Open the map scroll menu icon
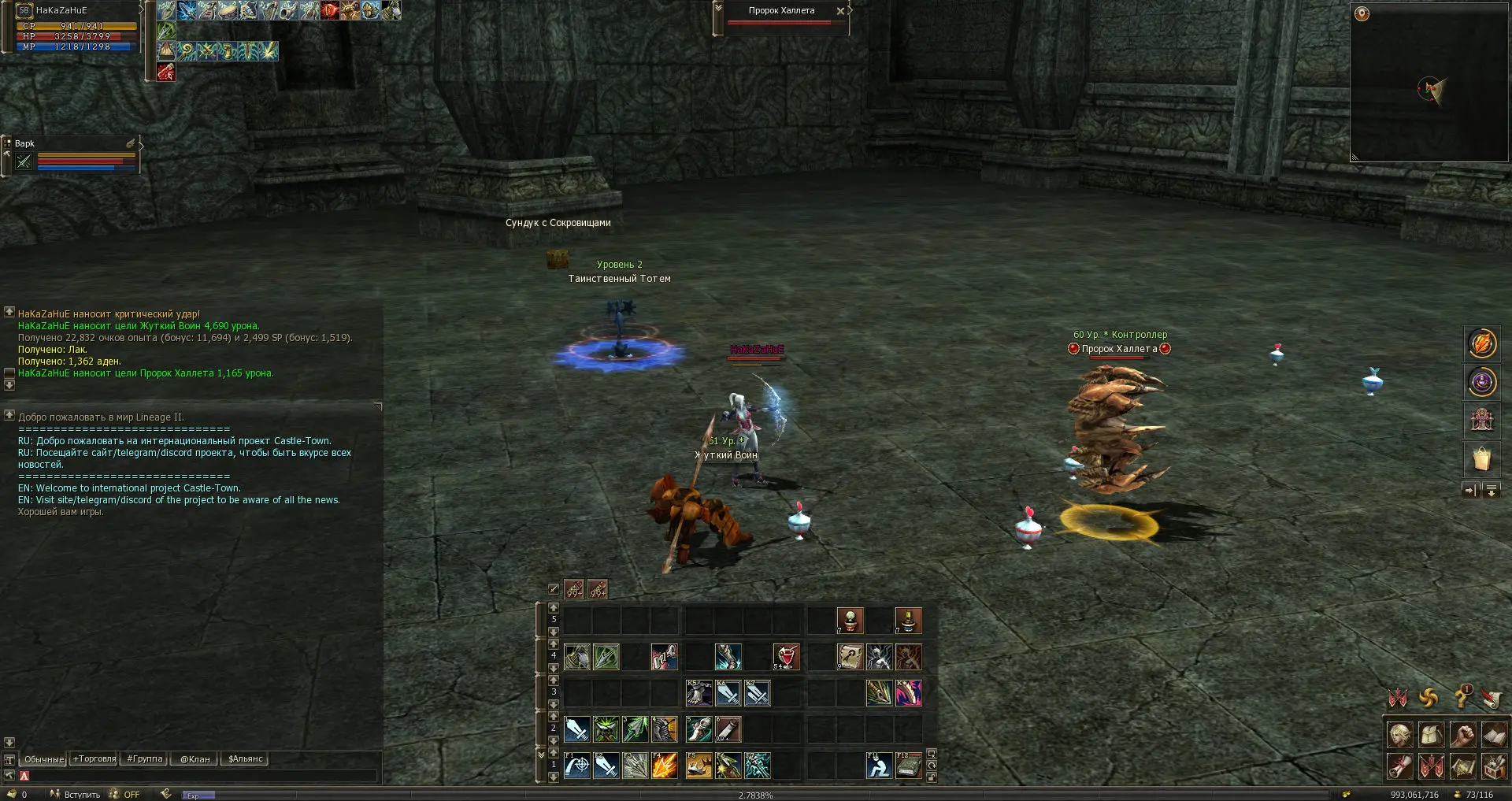Screen dimensions: 1512x801 1463,766
